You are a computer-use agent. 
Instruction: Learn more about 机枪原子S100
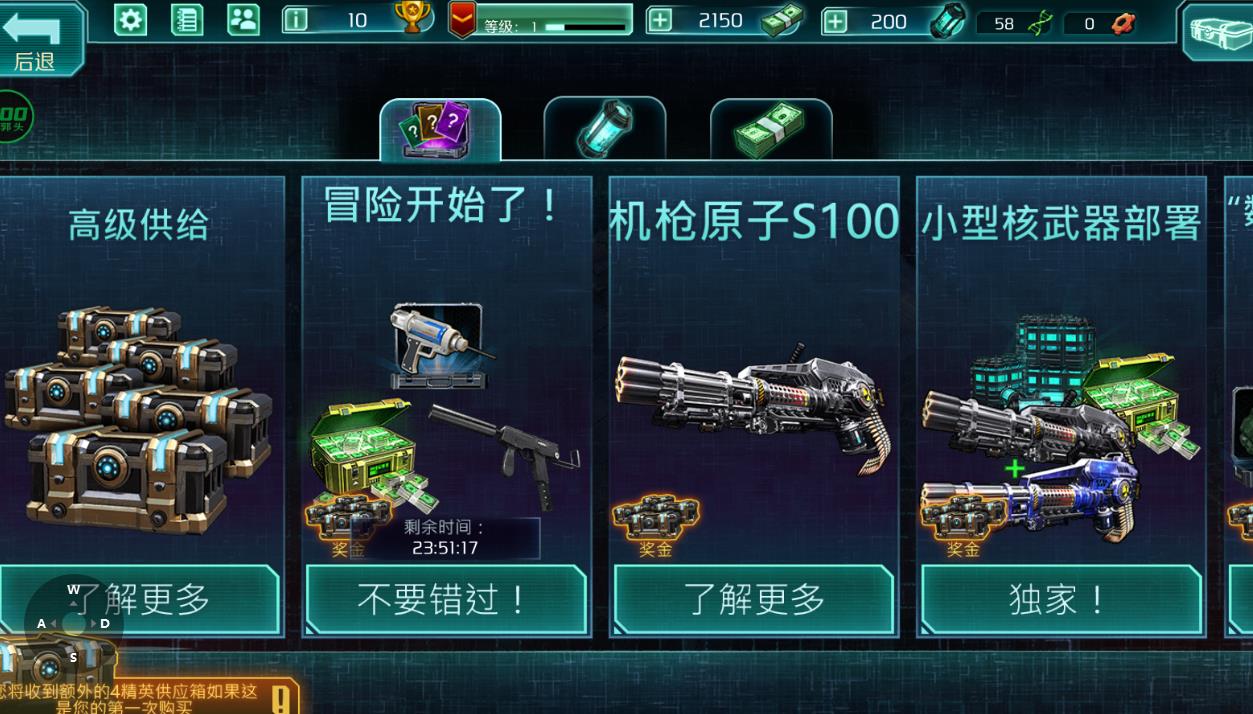754,599
